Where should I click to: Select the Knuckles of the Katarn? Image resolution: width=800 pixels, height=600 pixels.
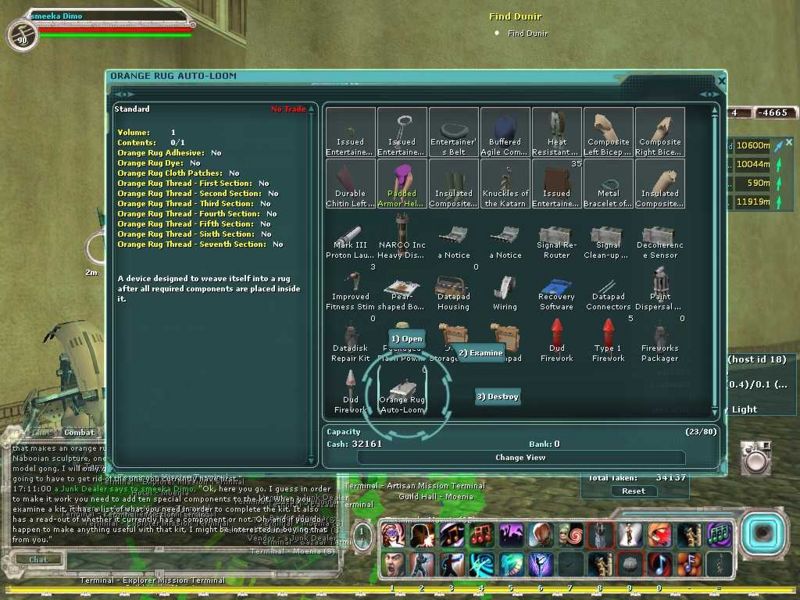coord(505,185)
